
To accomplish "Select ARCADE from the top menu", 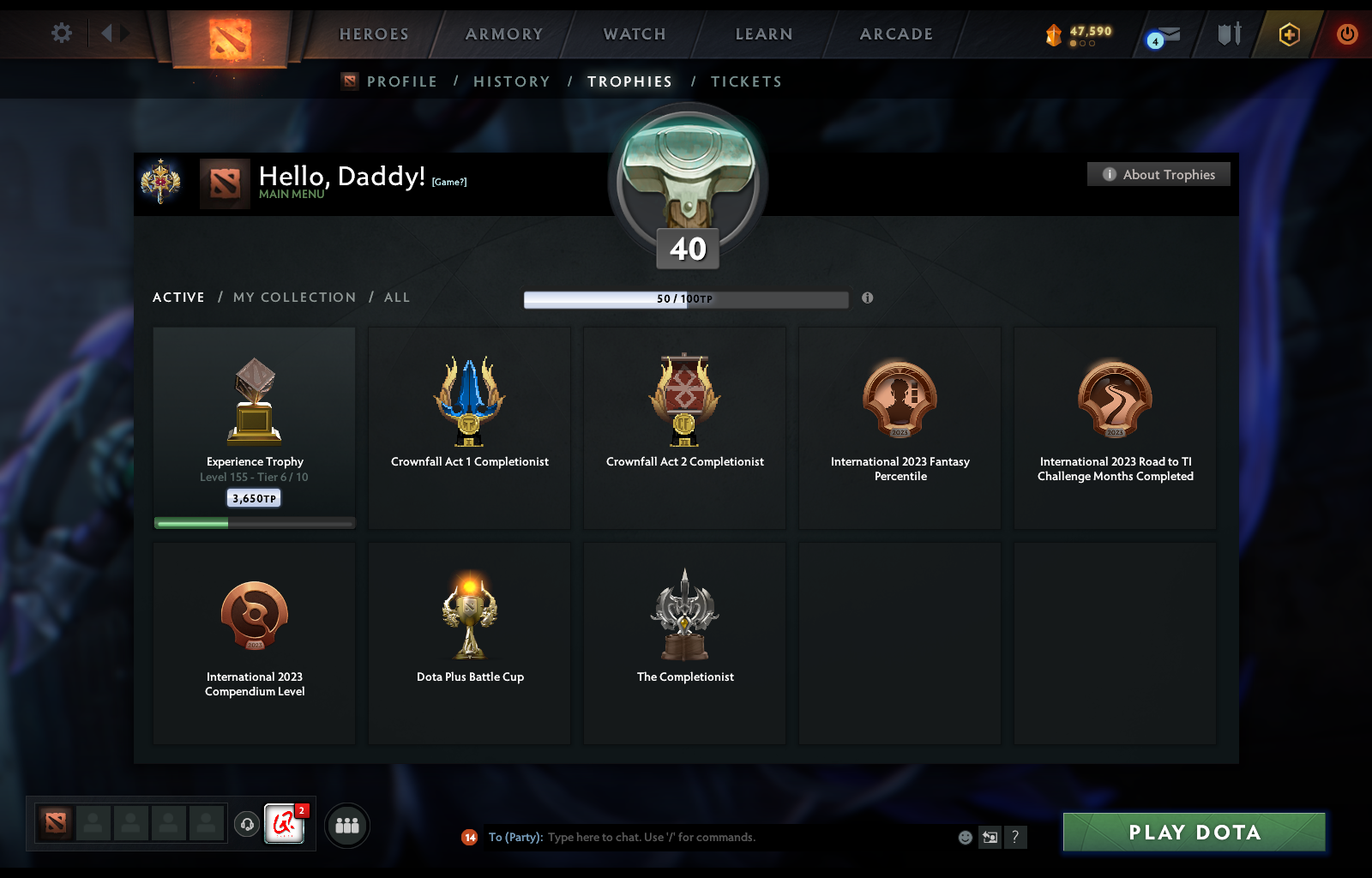I will tap(895, 34).
